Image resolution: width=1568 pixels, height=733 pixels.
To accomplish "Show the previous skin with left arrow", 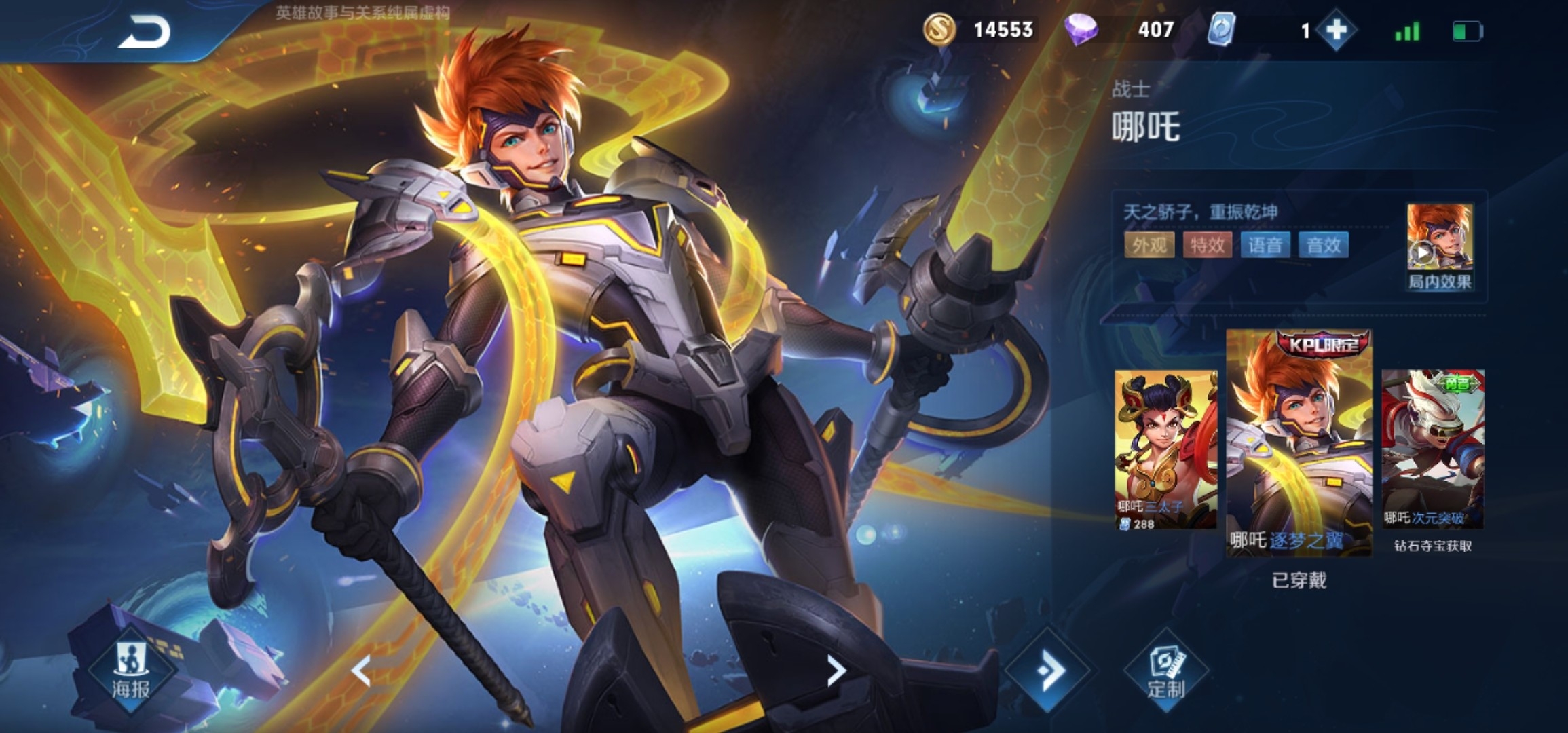I will [x=361, y=671].
